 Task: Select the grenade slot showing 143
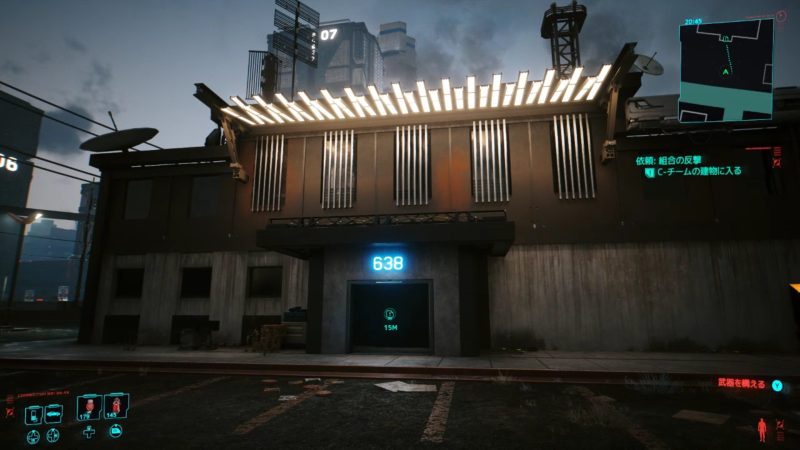click(114, 406)
